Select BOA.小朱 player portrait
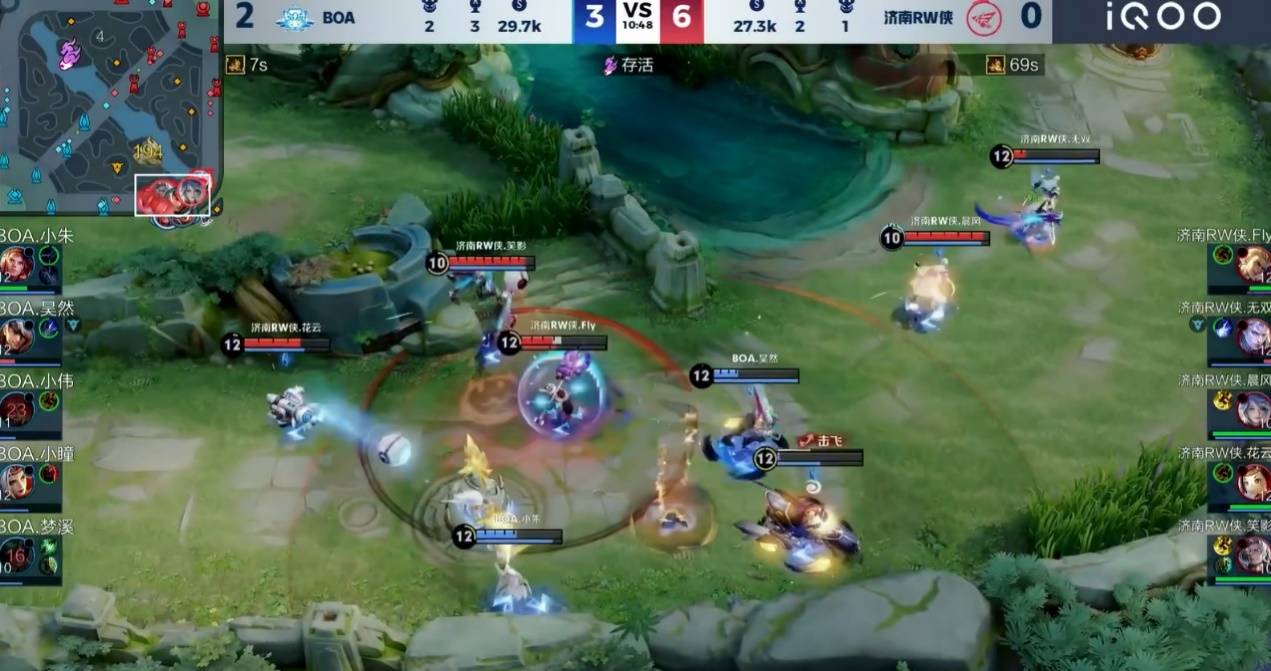 click(x=17, y=265)
